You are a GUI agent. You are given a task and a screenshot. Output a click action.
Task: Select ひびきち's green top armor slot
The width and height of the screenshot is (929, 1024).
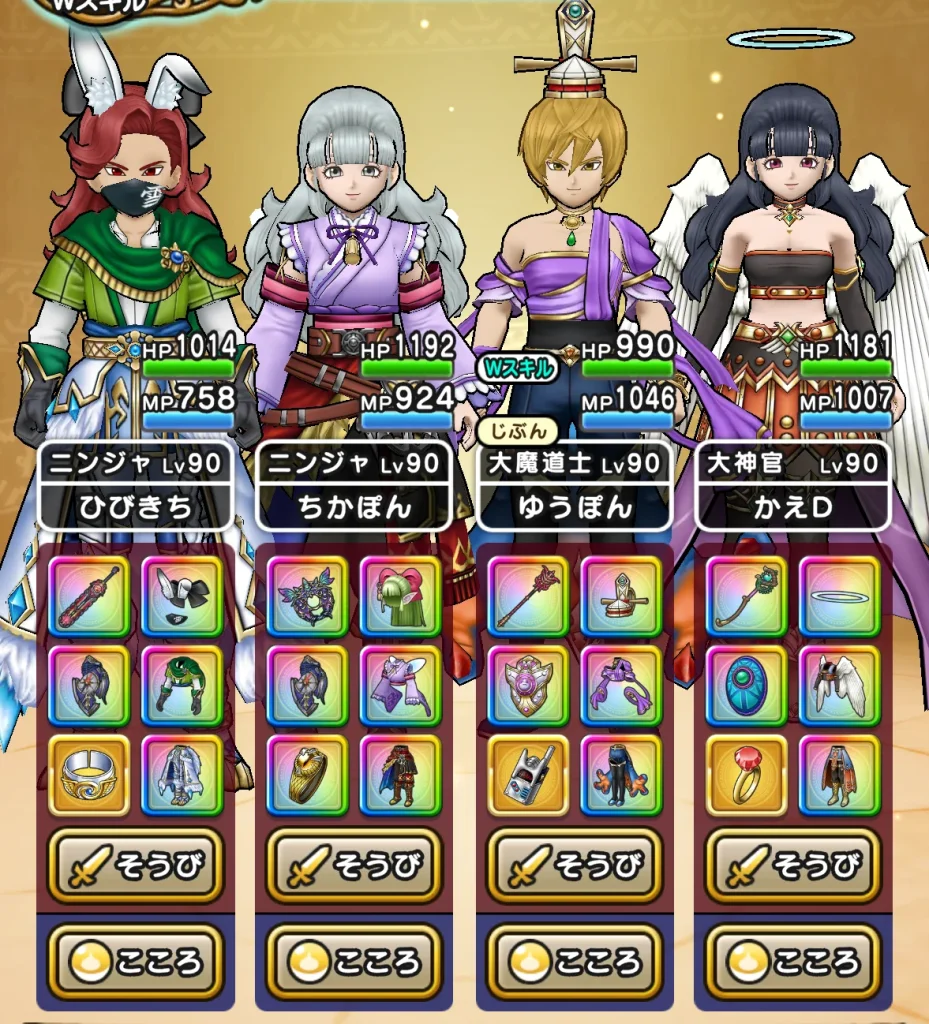tap(182, 686)
